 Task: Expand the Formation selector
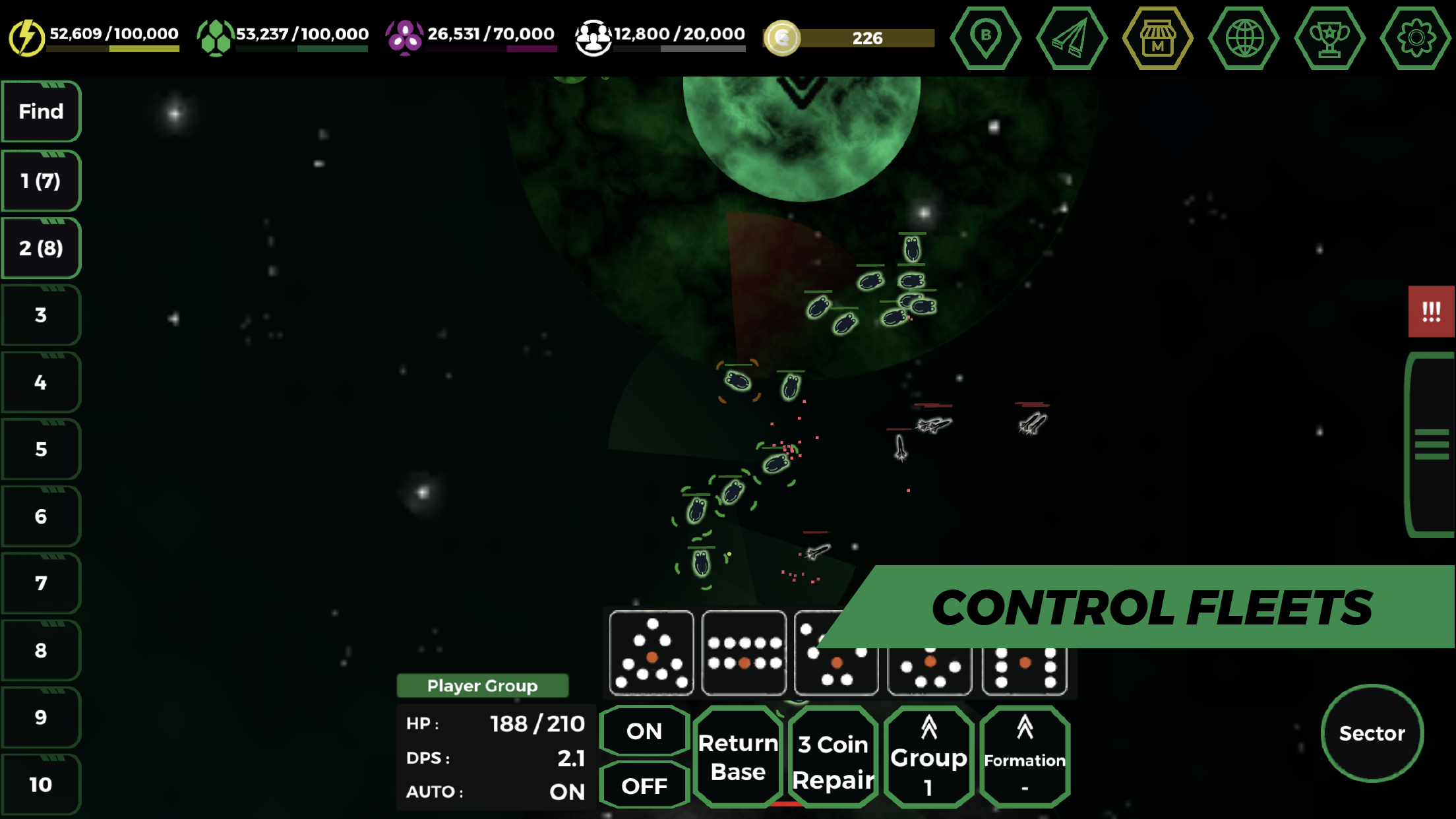point(1024,755)
